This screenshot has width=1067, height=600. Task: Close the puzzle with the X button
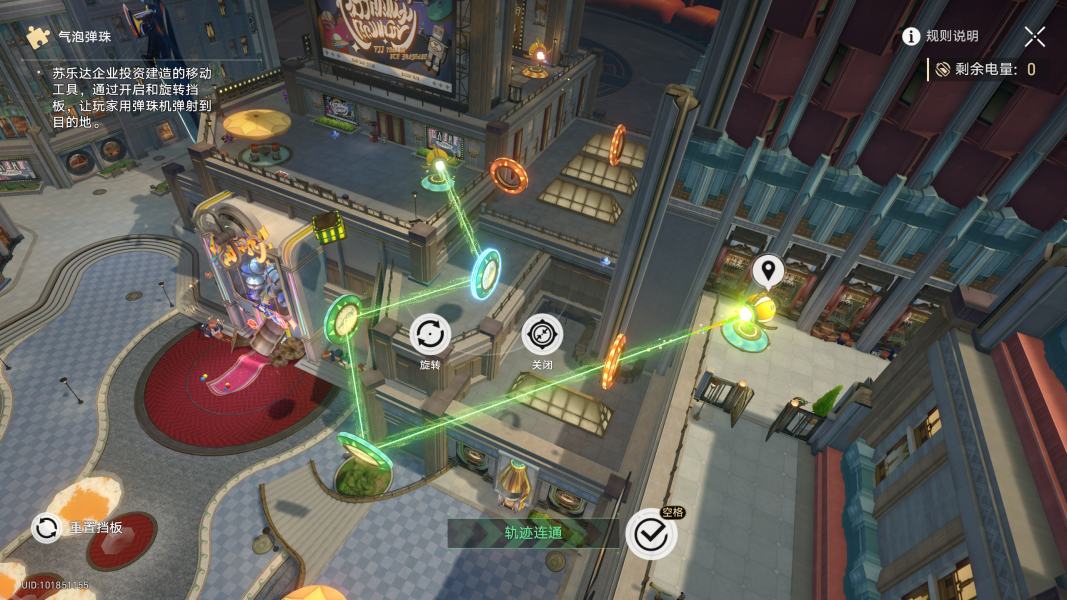(1035, 37)
